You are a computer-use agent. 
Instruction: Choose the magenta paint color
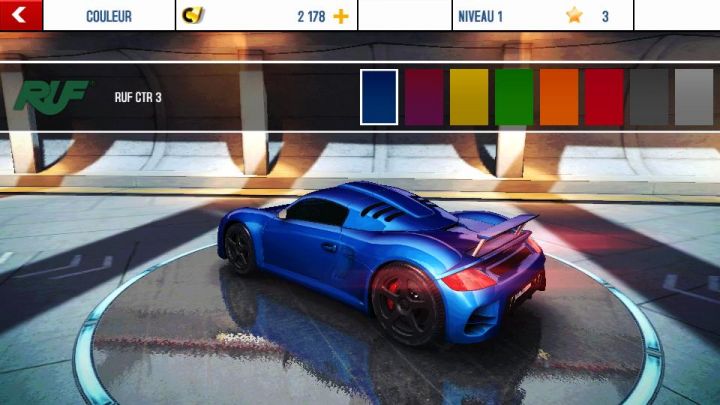pyautogui.click(x=424, y=97)
